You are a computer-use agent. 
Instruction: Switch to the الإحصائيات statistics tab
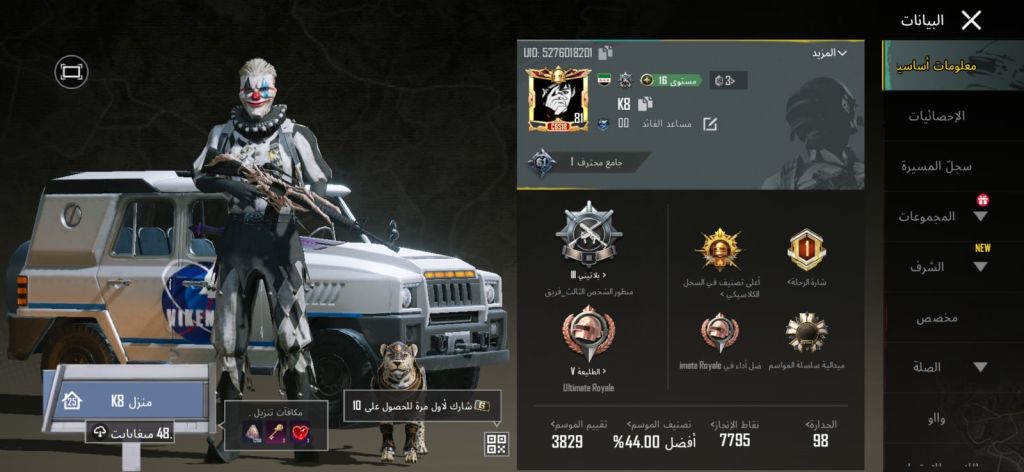[x=936, y=117]
